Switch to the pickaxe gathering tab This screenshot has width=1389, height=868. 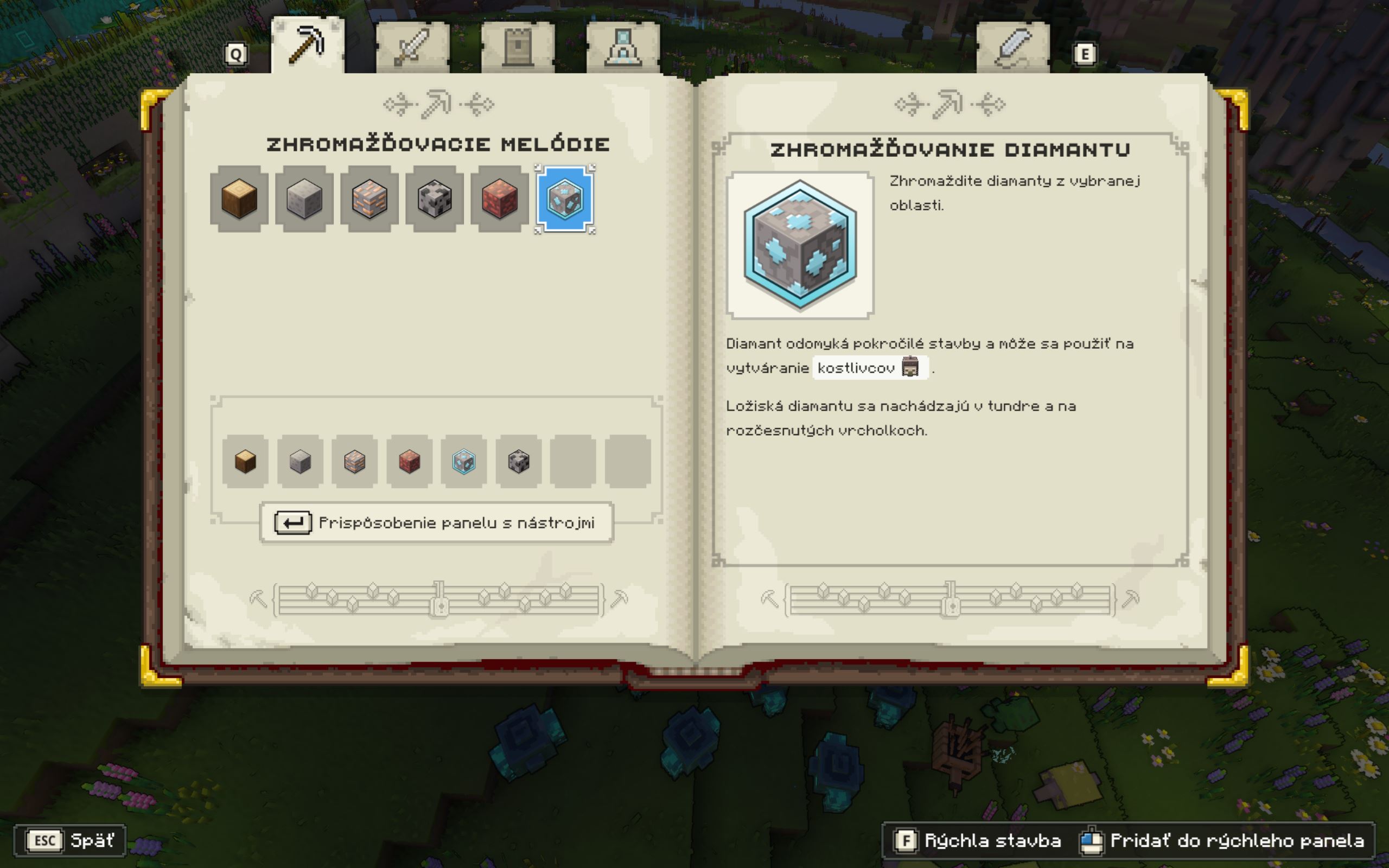point(308,46)
